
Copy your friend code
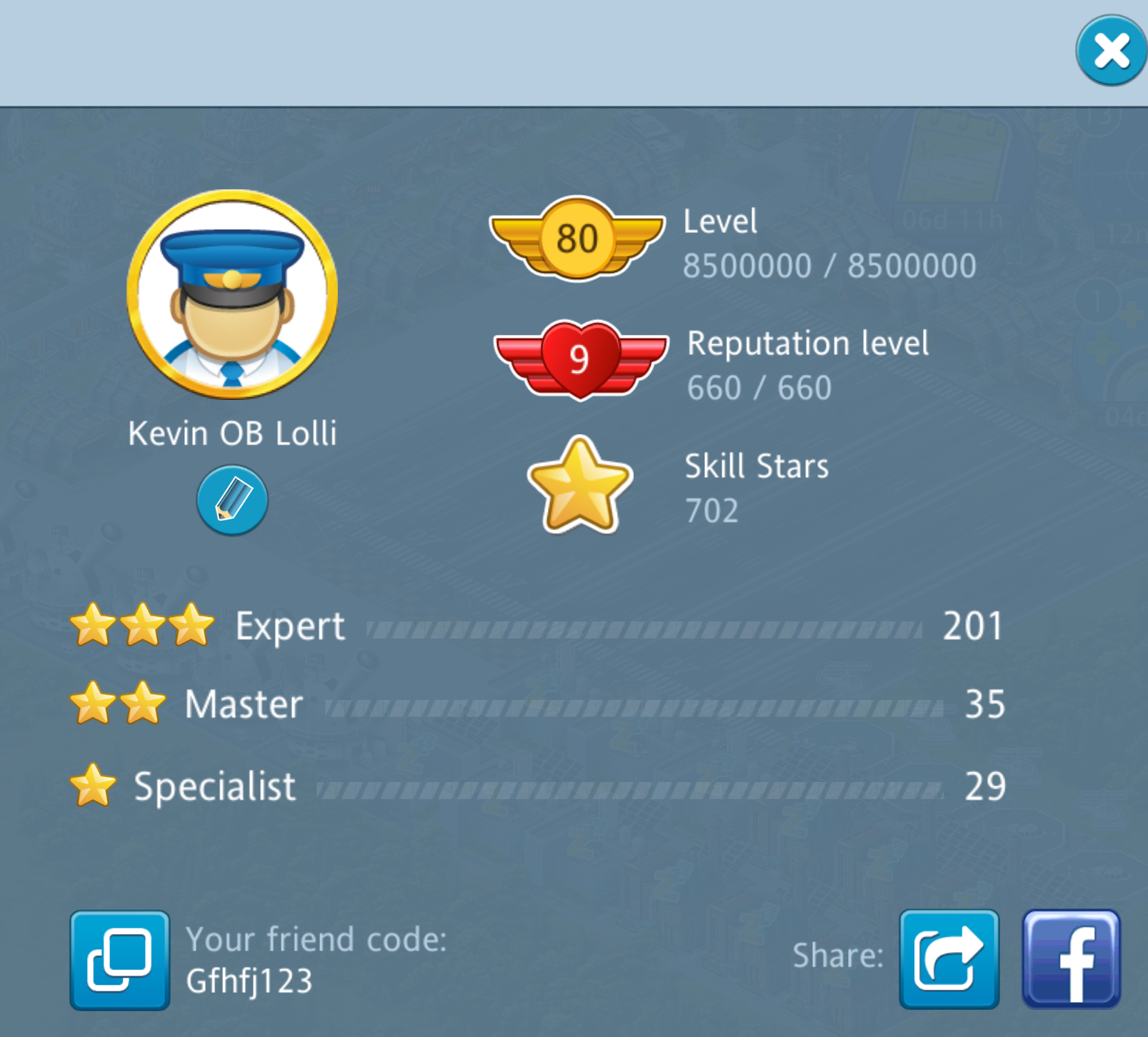(120, 960)
